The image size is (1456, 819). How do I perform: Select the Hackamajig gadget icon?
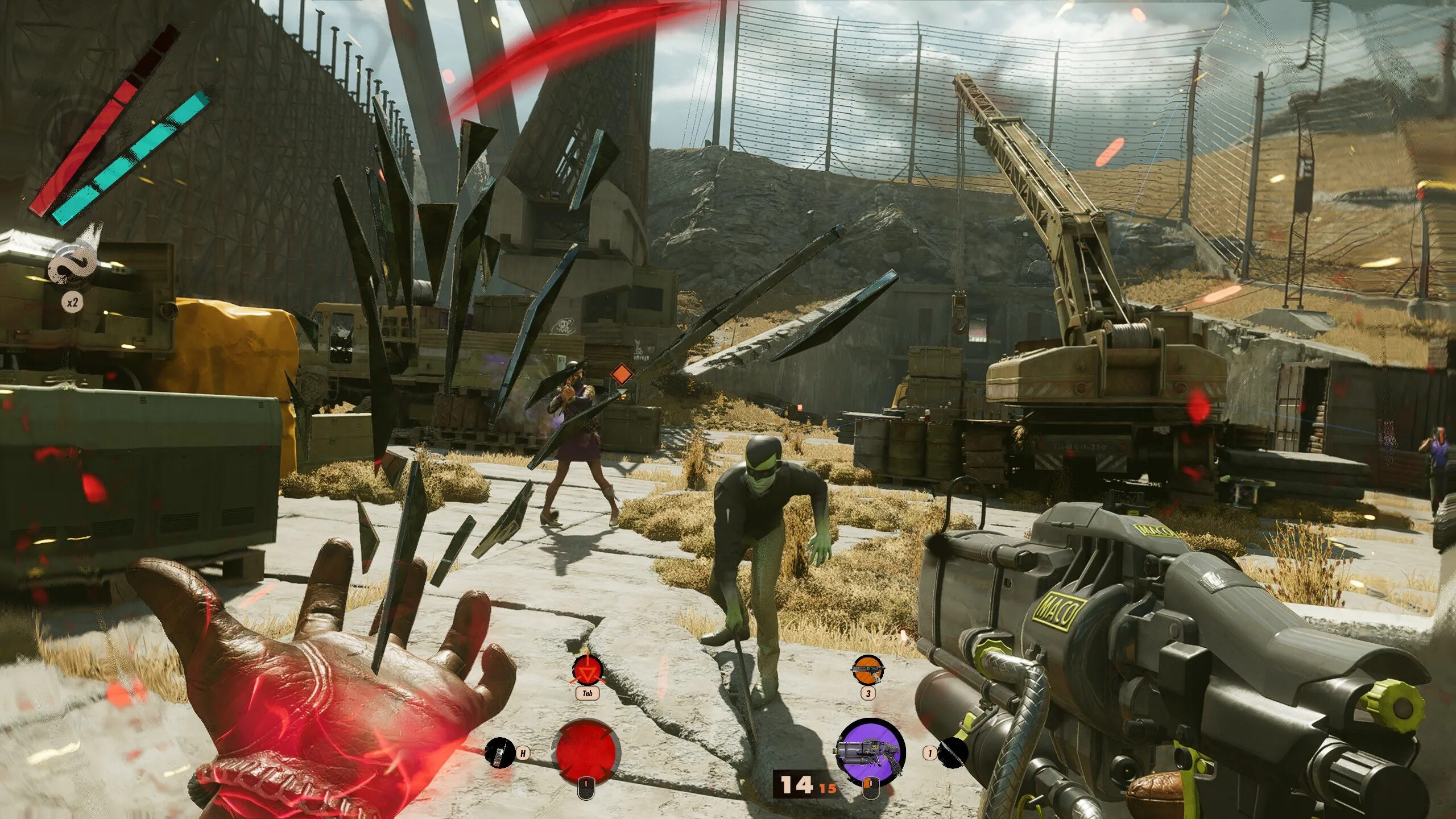[499, 752]
